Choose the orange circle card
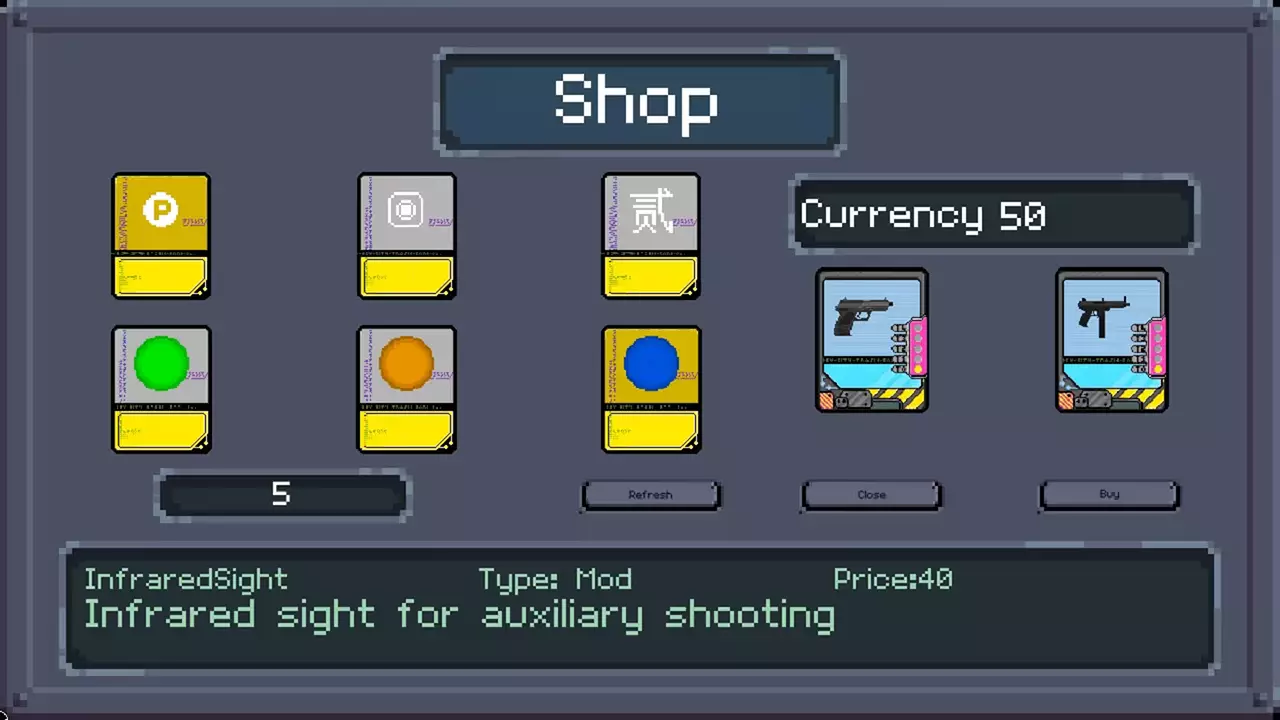Image resolution: width=1280 pixels, height=720 pixels. [x=406, y=389]
